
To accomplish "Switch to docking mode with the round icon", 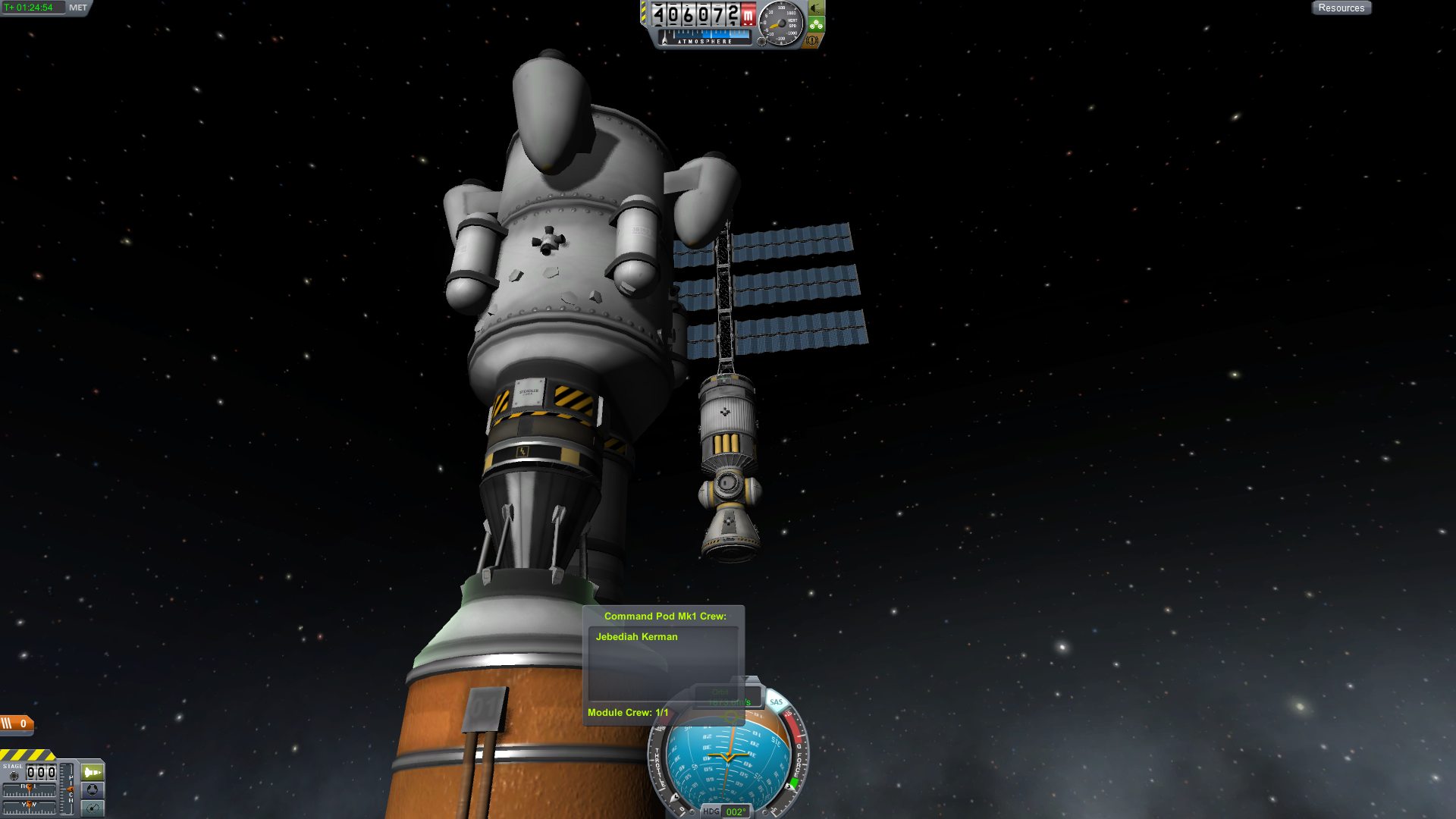I will point(93,790).
